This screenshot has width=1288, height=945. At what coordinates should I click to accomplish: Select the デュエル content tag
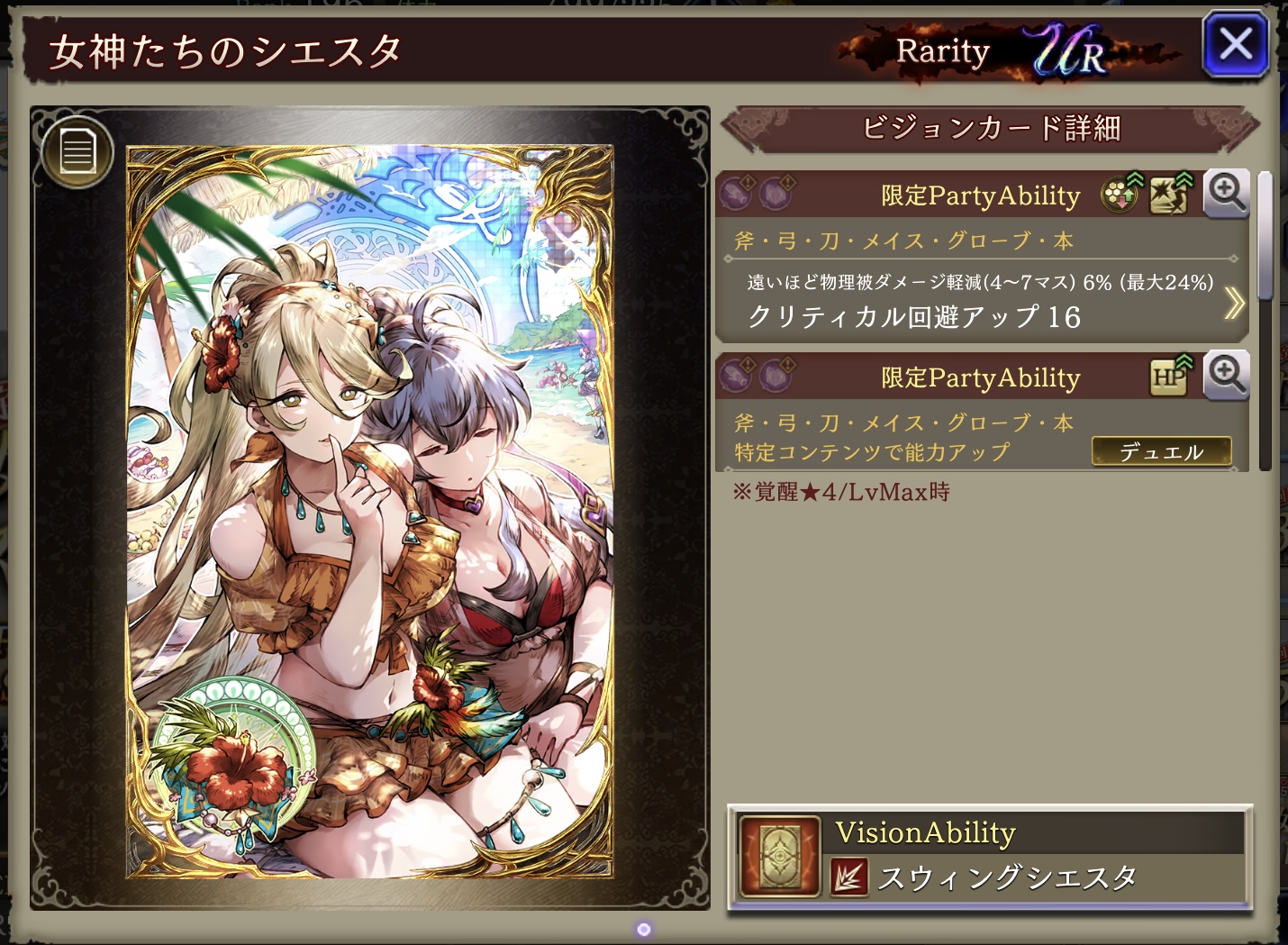coord(1161,451)
